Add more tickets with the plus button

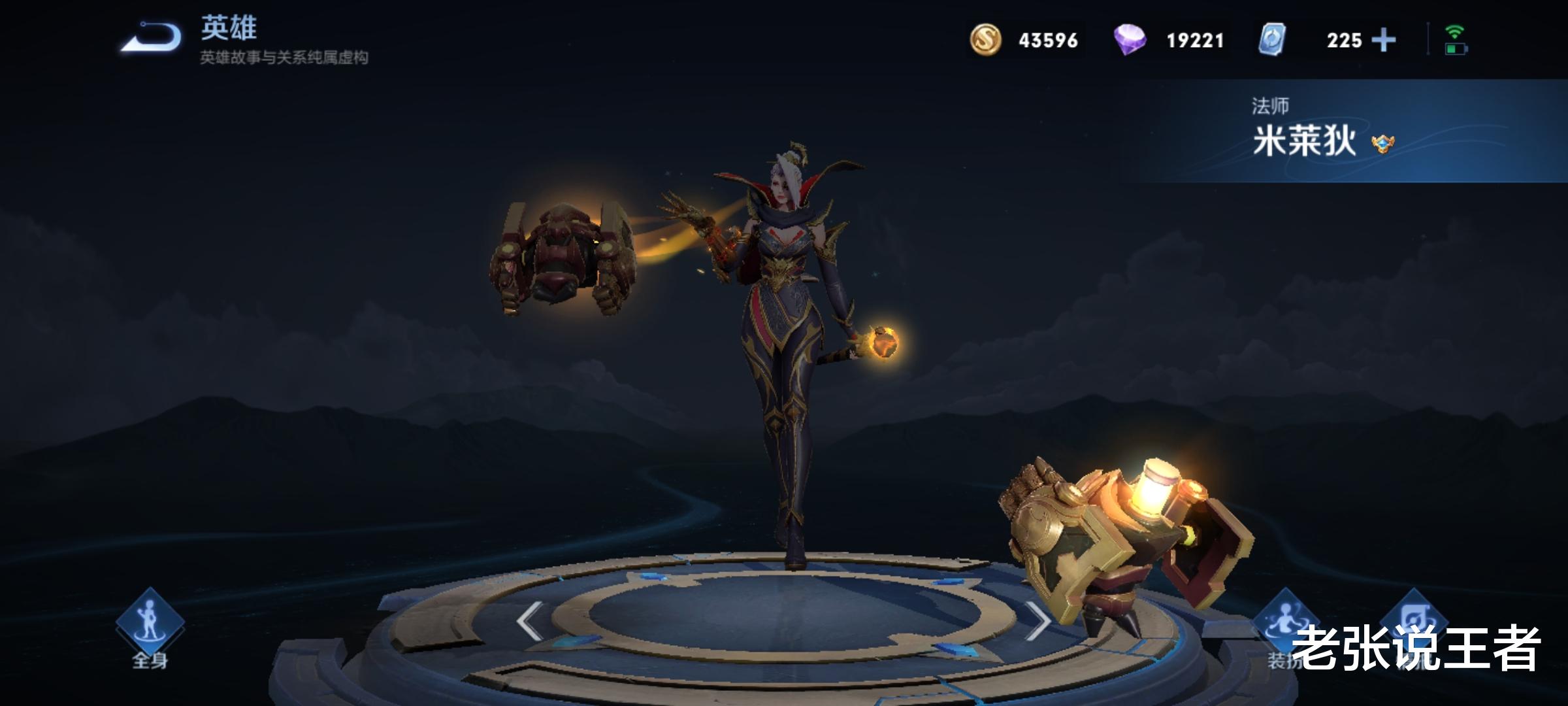pos(1383,40)
